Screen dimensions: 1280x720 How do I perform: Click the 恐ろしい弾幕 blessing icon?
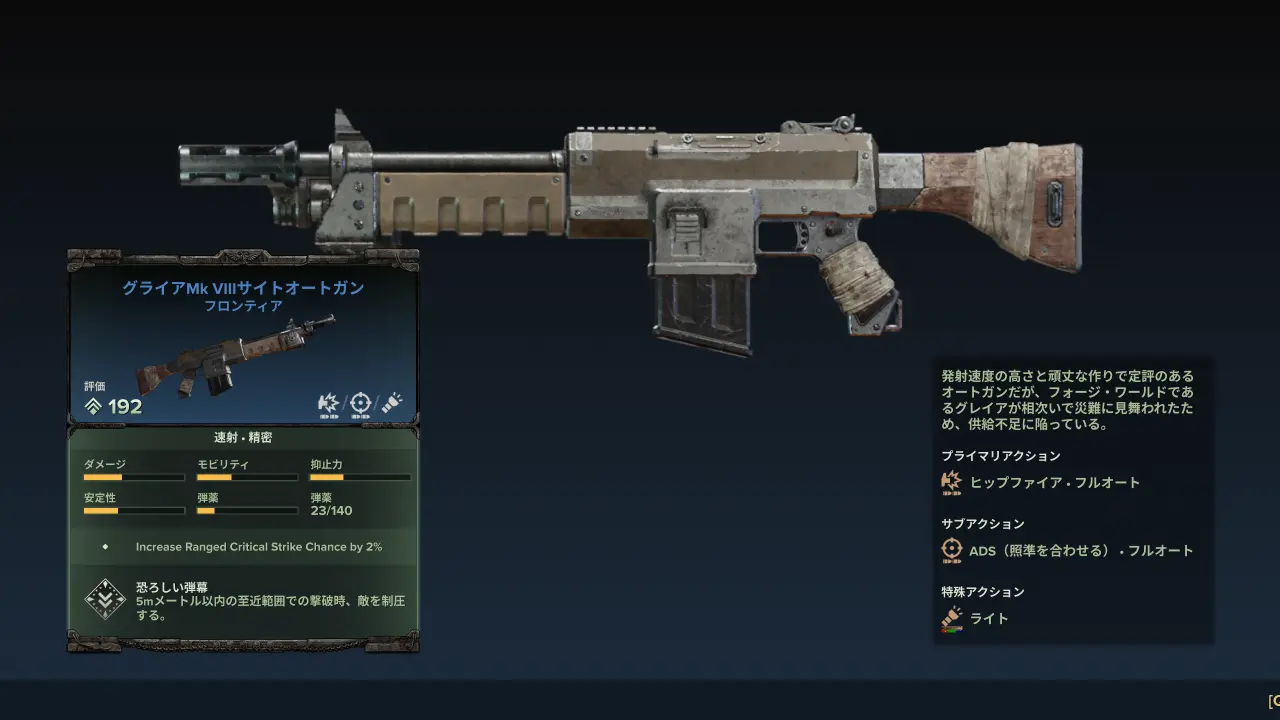104,599
